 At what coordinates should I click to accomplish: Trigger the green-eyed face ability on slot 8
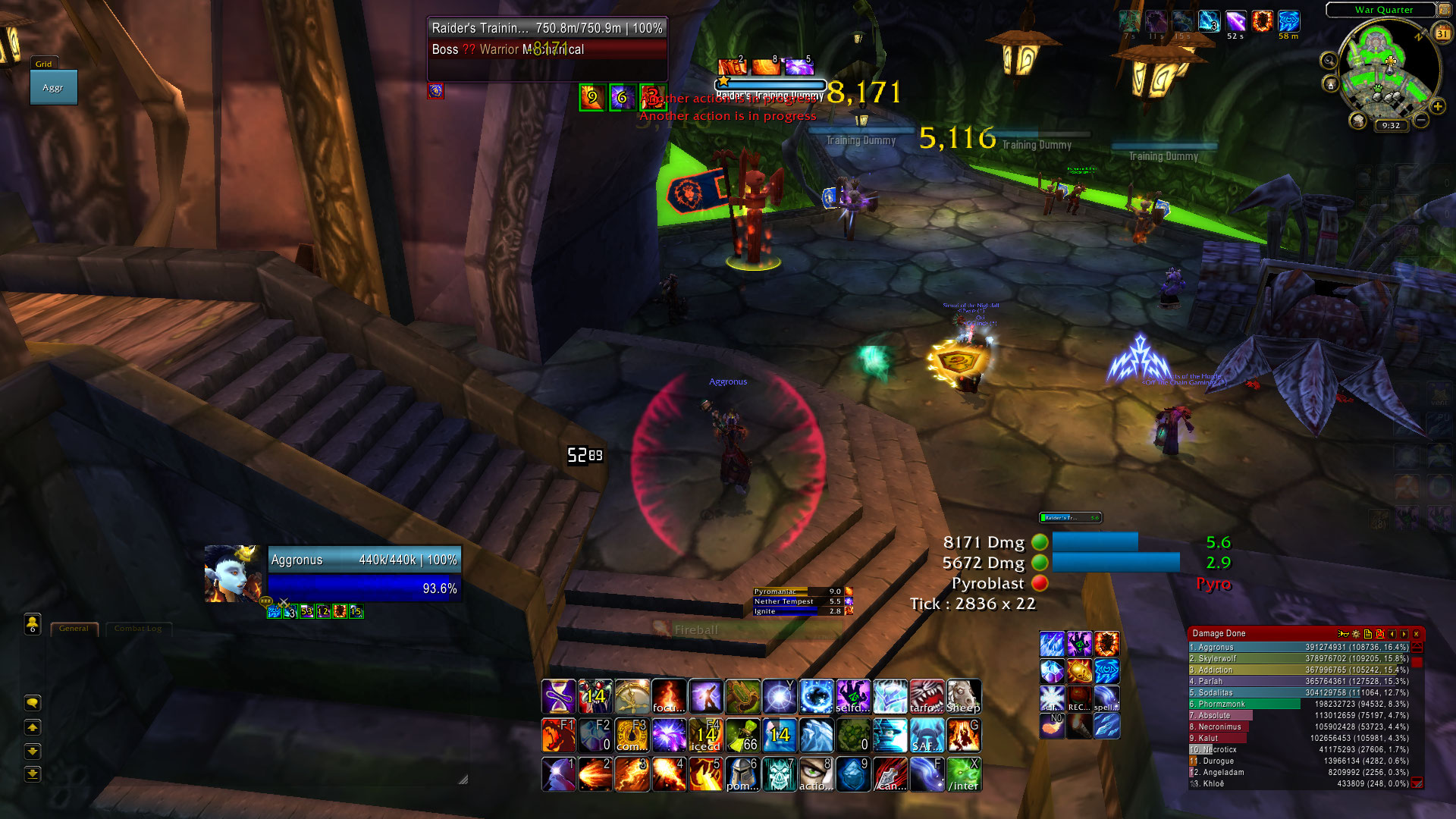[816, 774]
